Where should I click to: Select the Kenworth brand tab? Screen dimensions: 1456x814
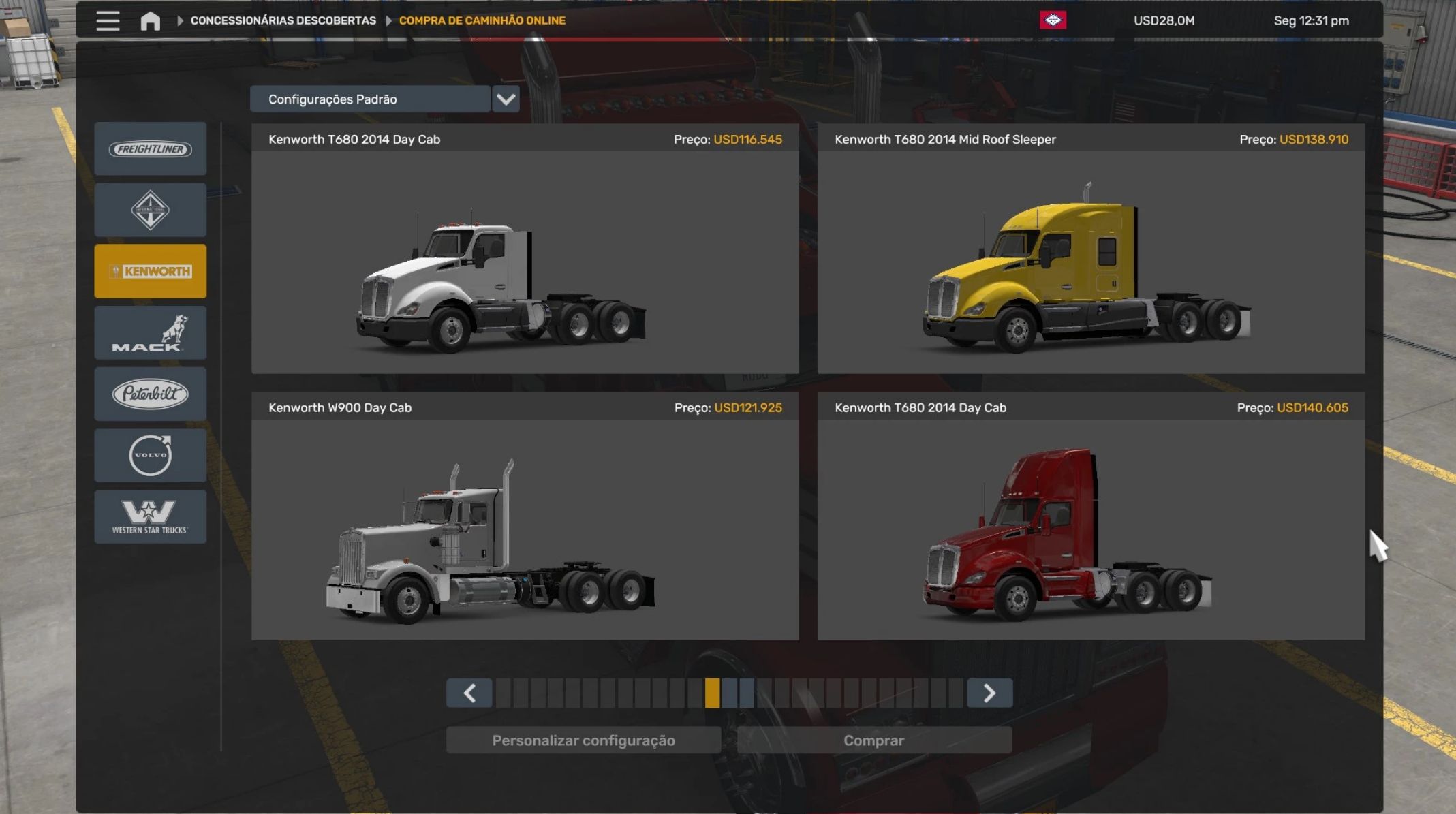pyautogui.click(x=151, y=271)
